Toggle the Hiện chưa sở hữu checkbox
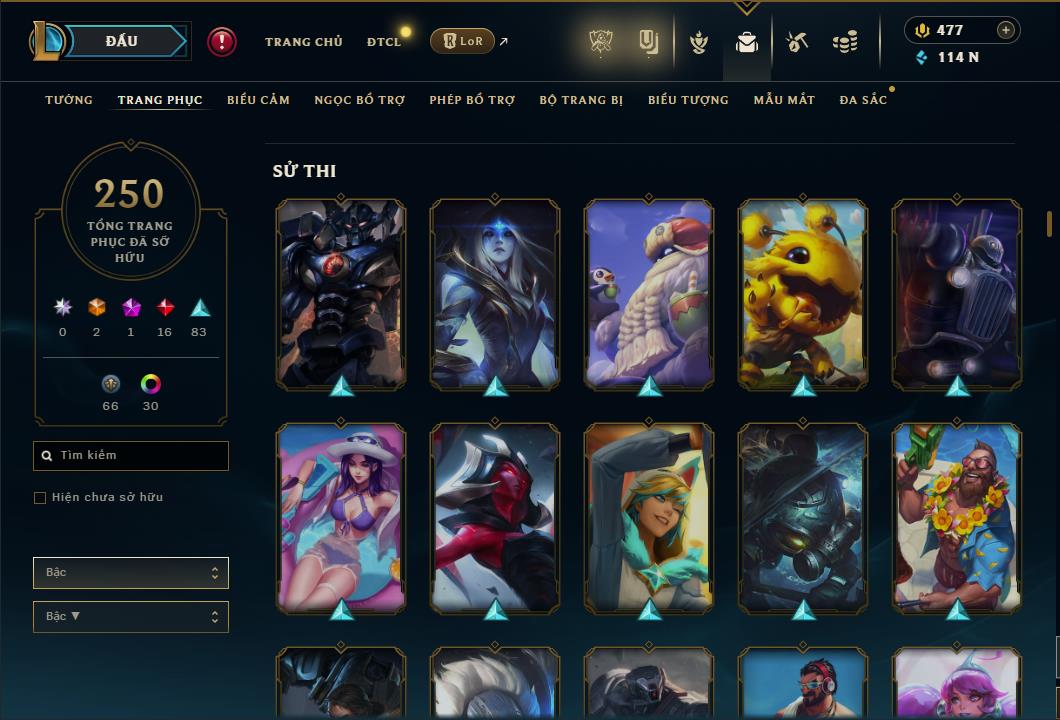The height and width of the screenshot is (720, 1060). (40, 498)
